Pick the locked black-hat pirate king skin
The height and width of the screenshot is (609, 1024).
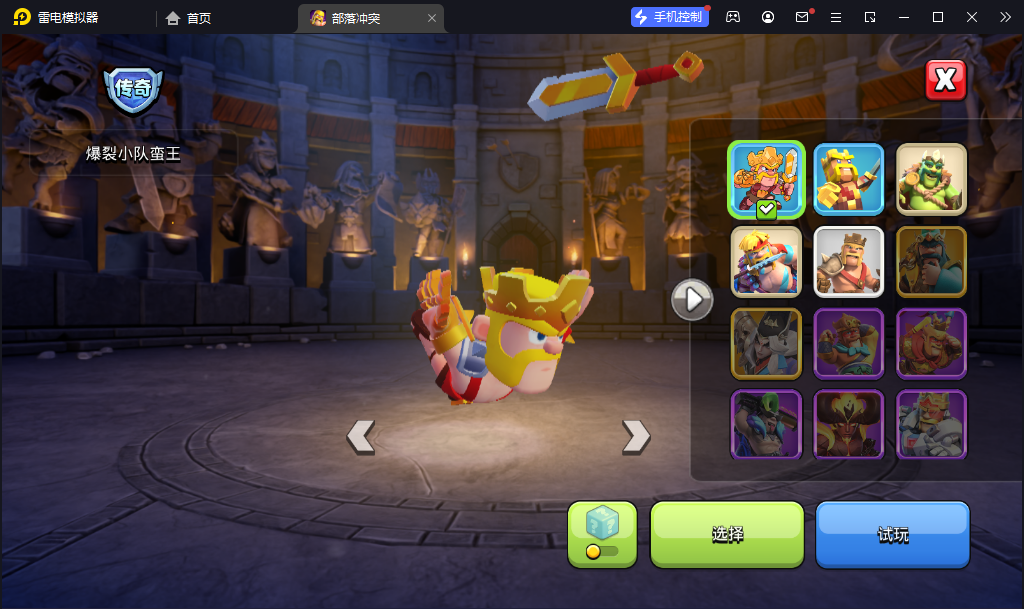click(767, 343)
